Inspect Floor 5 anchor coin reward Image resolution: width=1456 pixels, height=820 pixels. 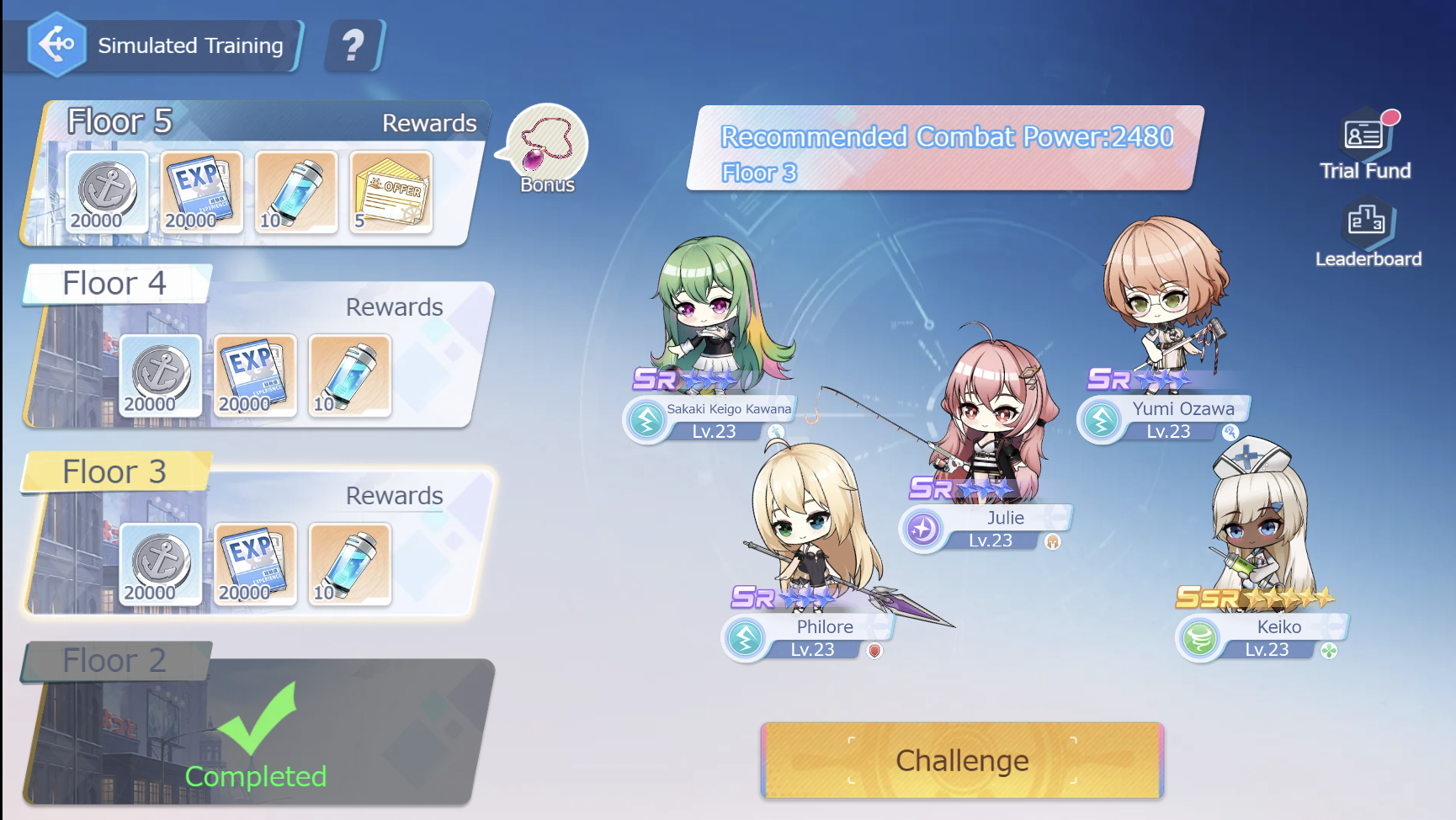coord(107,192)
